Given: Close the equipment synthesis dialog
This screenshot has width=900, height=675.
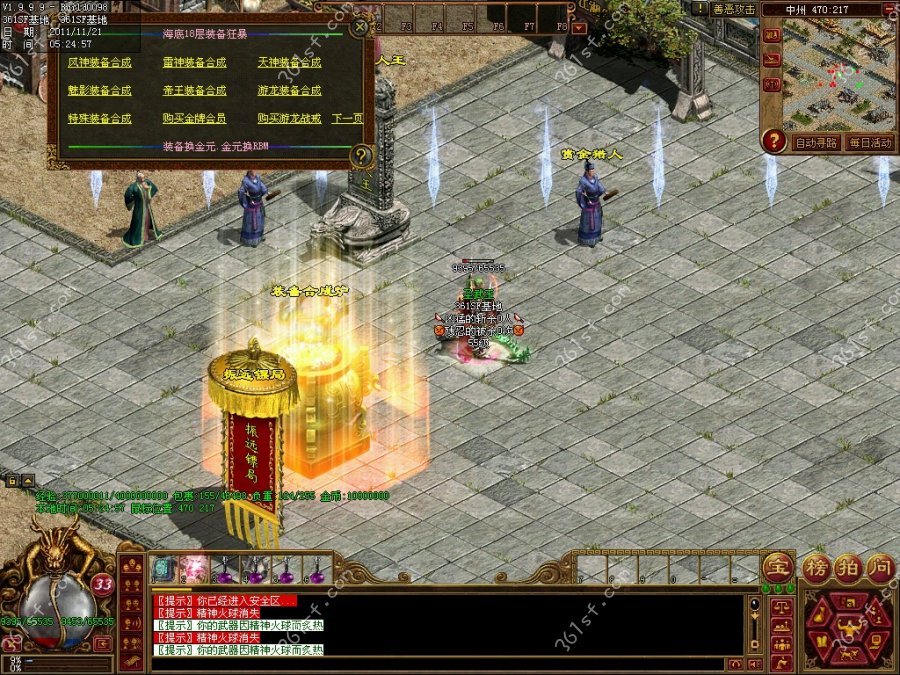Looking at the screenshot, I should coord(361,27).
